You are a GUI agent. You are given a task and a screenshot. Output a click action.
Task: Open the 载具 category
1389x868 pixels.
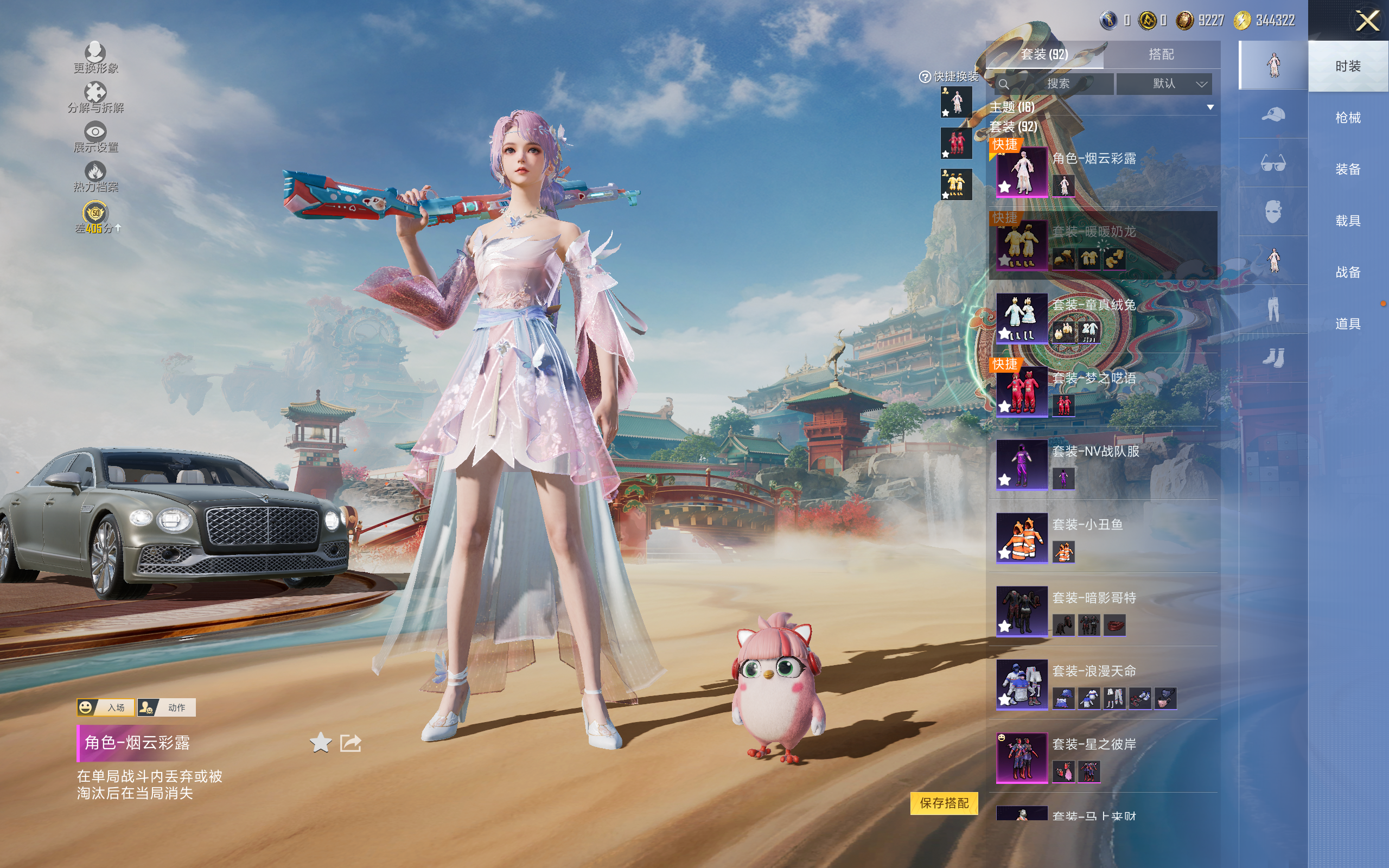click(1347, 220)
